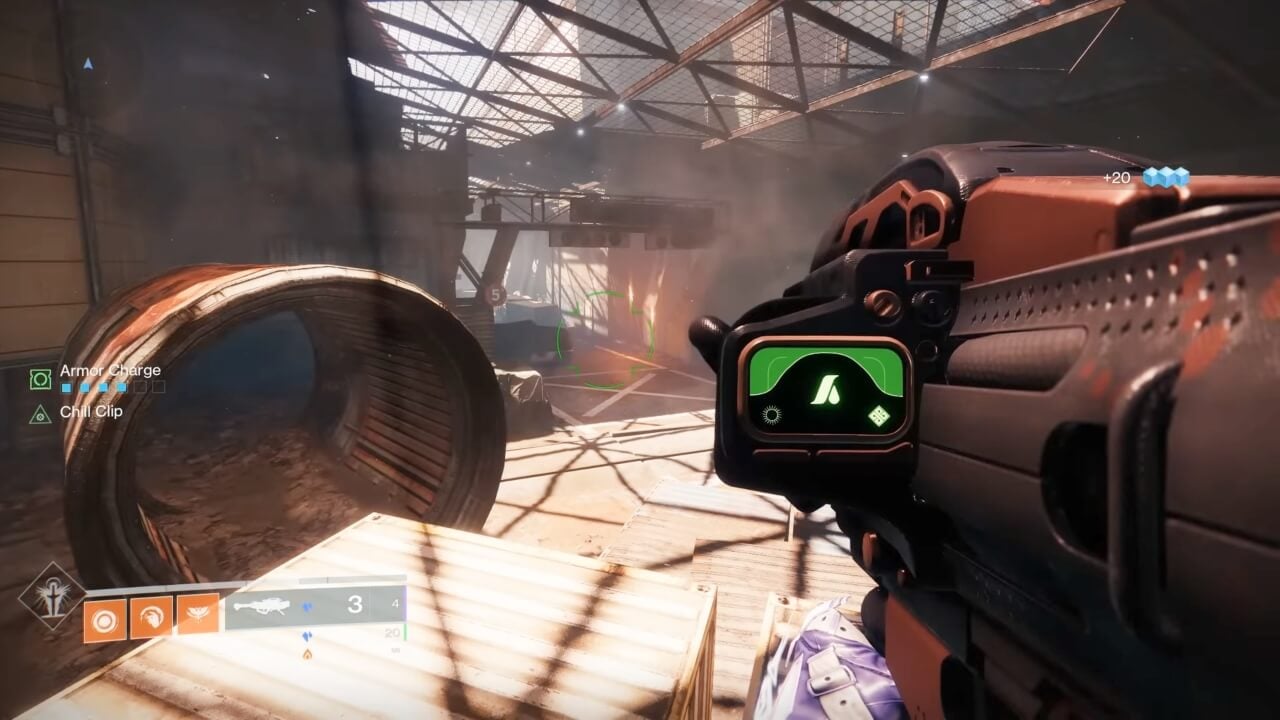Image resolution: width=1280 pixels, height=720 pixels.
Task: Click the first filled Armor Charge square
Action: pos(66,387)
